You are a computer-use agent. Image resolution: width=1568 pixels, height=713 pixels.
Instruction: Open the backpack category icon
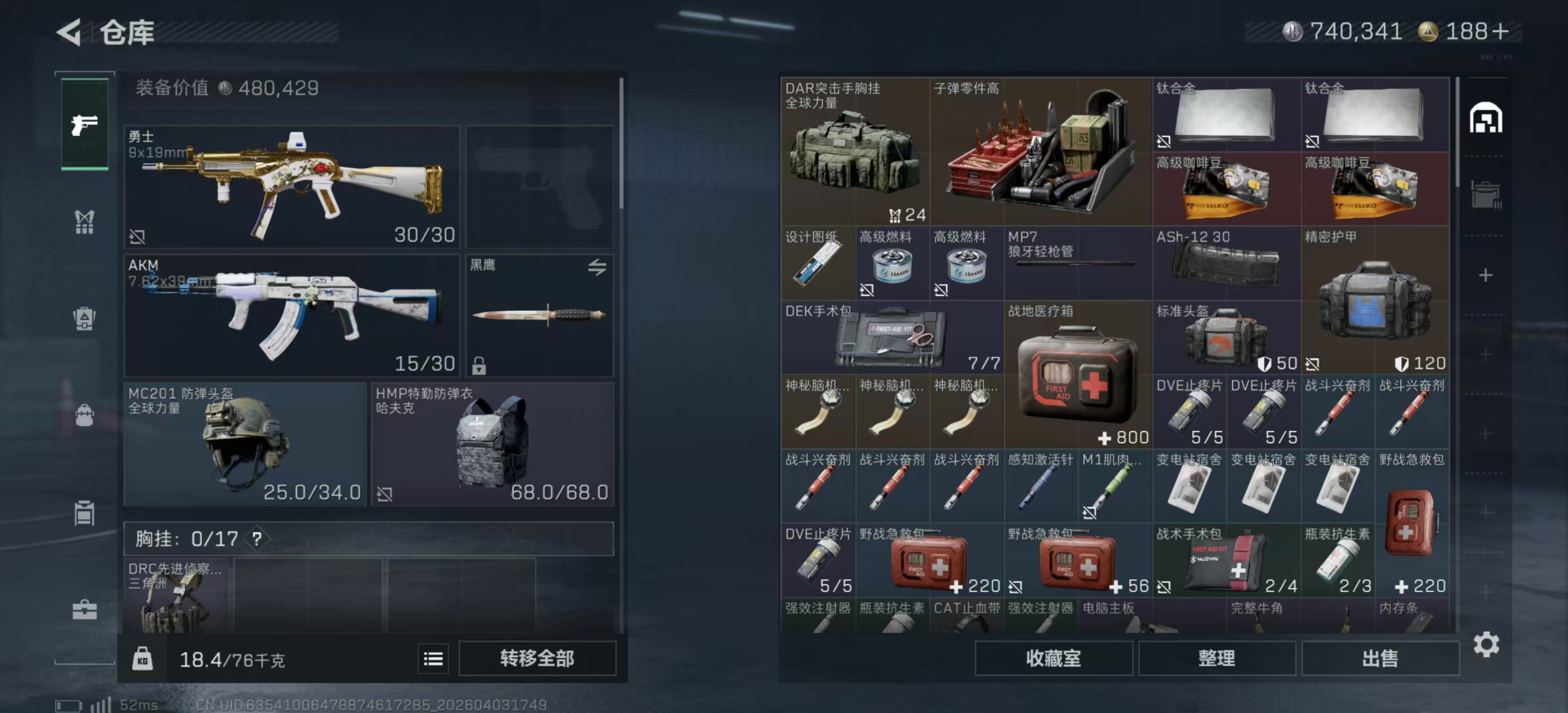point(85,416)
